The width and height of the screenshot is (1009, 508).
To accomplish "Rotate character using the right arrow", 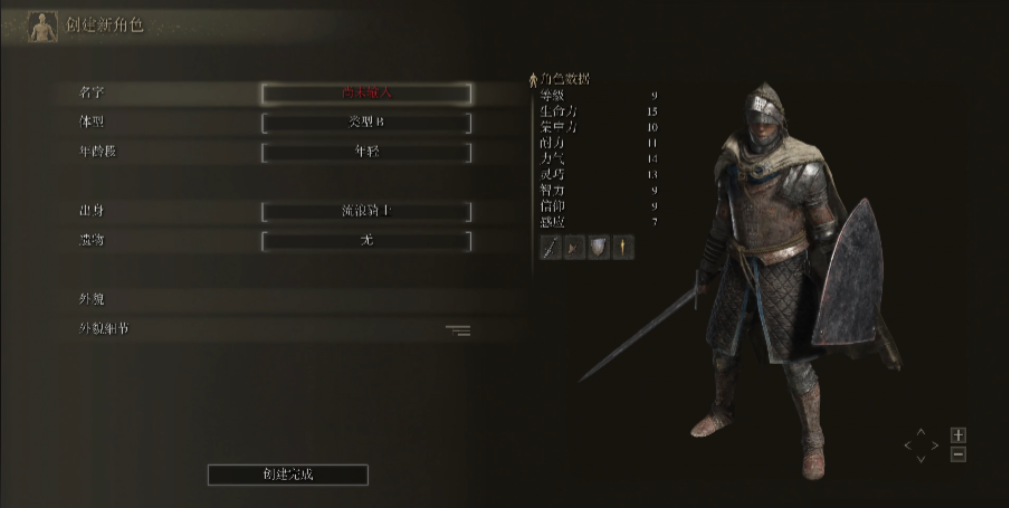I will (935, 445).
